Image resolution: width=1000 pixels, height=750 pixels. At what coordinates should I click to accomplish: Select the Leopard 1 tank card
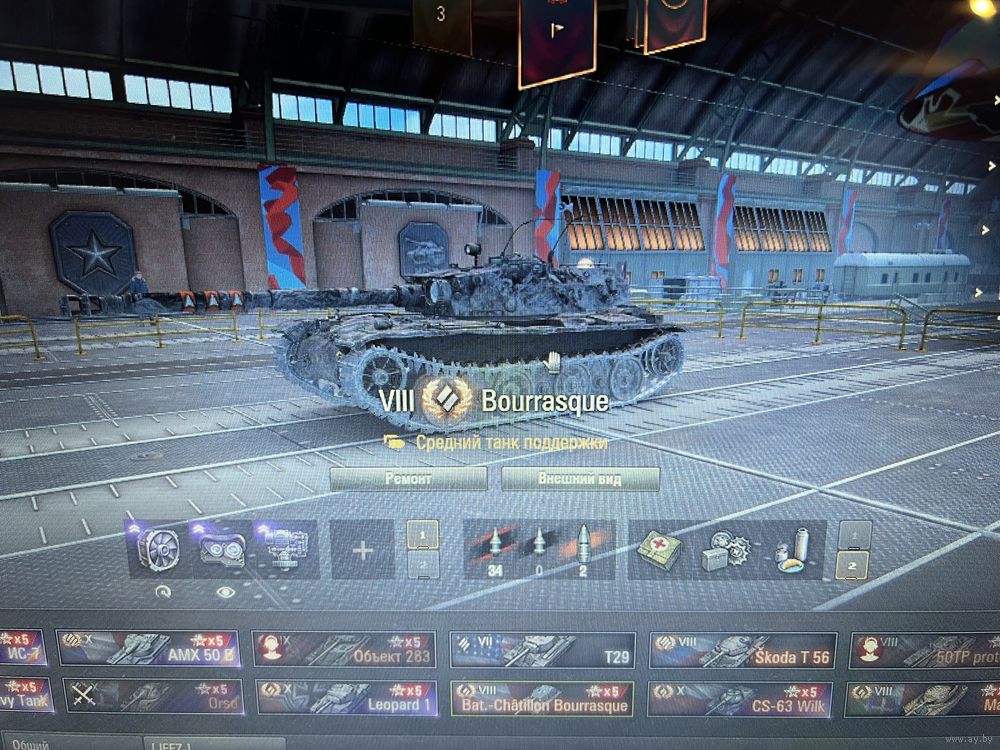coord(344,698)
